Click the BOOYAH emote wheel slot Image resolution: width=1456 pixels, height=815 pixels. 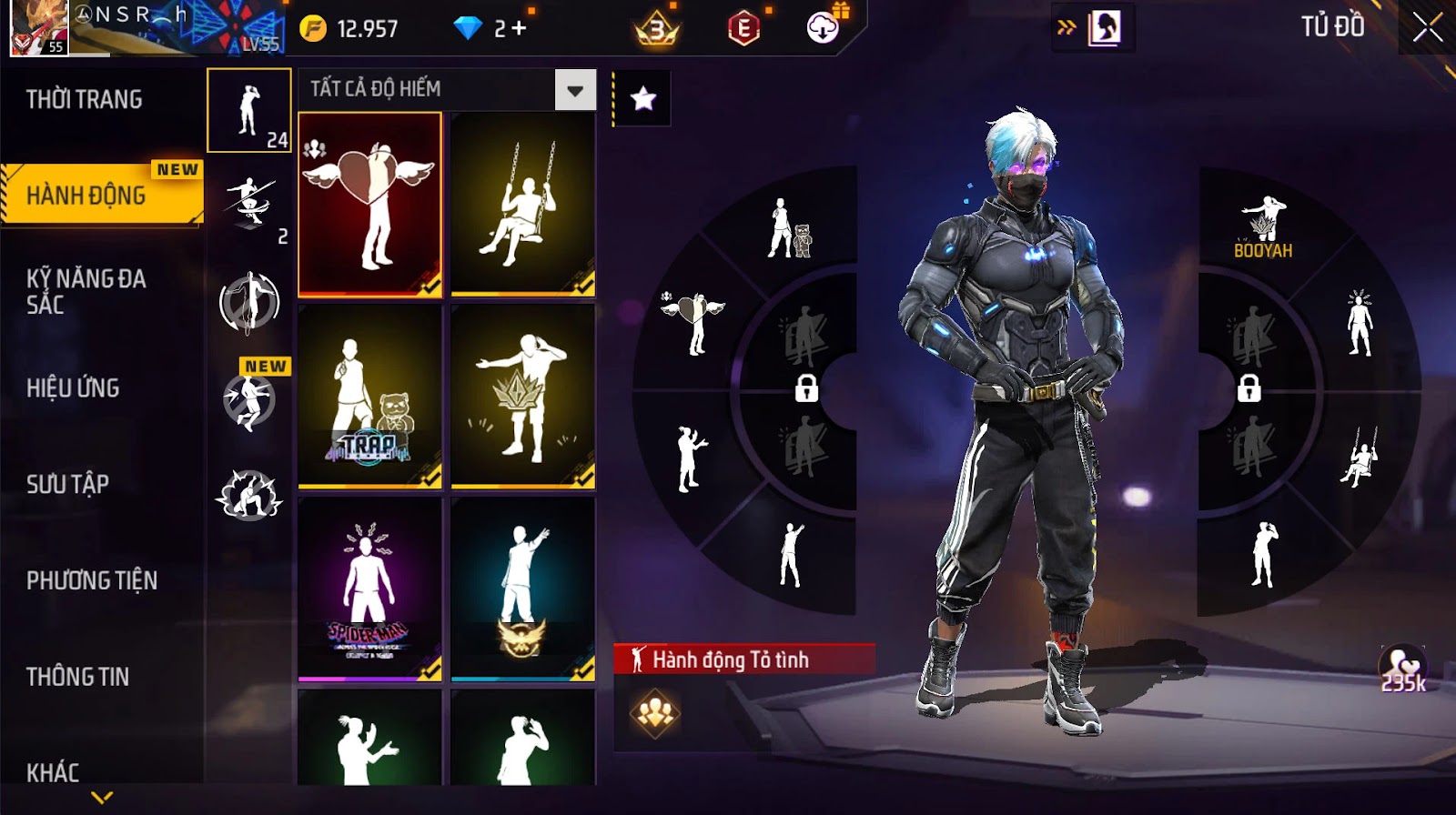[1263, 226]
